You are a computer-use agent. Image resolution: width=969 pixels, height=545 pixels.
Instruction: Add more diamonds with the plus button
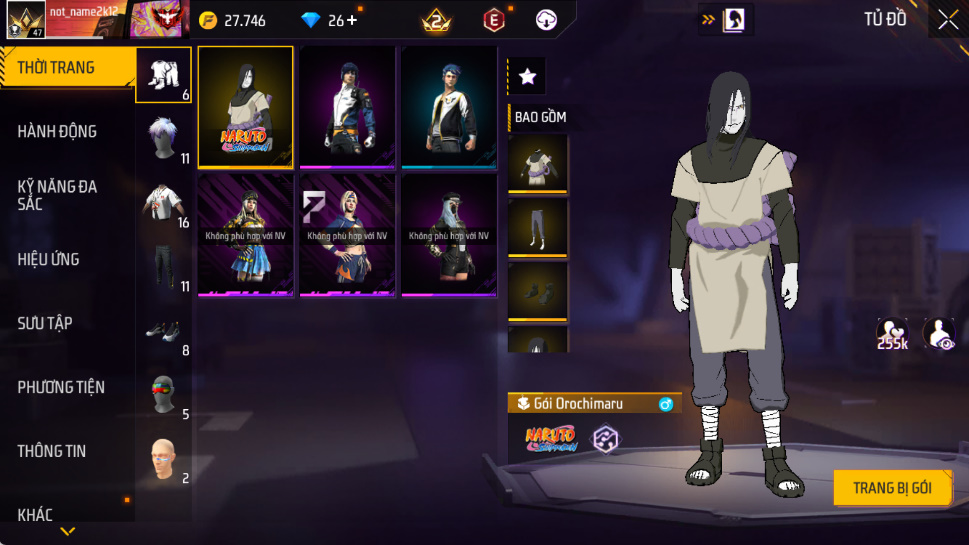pos(351,20)
